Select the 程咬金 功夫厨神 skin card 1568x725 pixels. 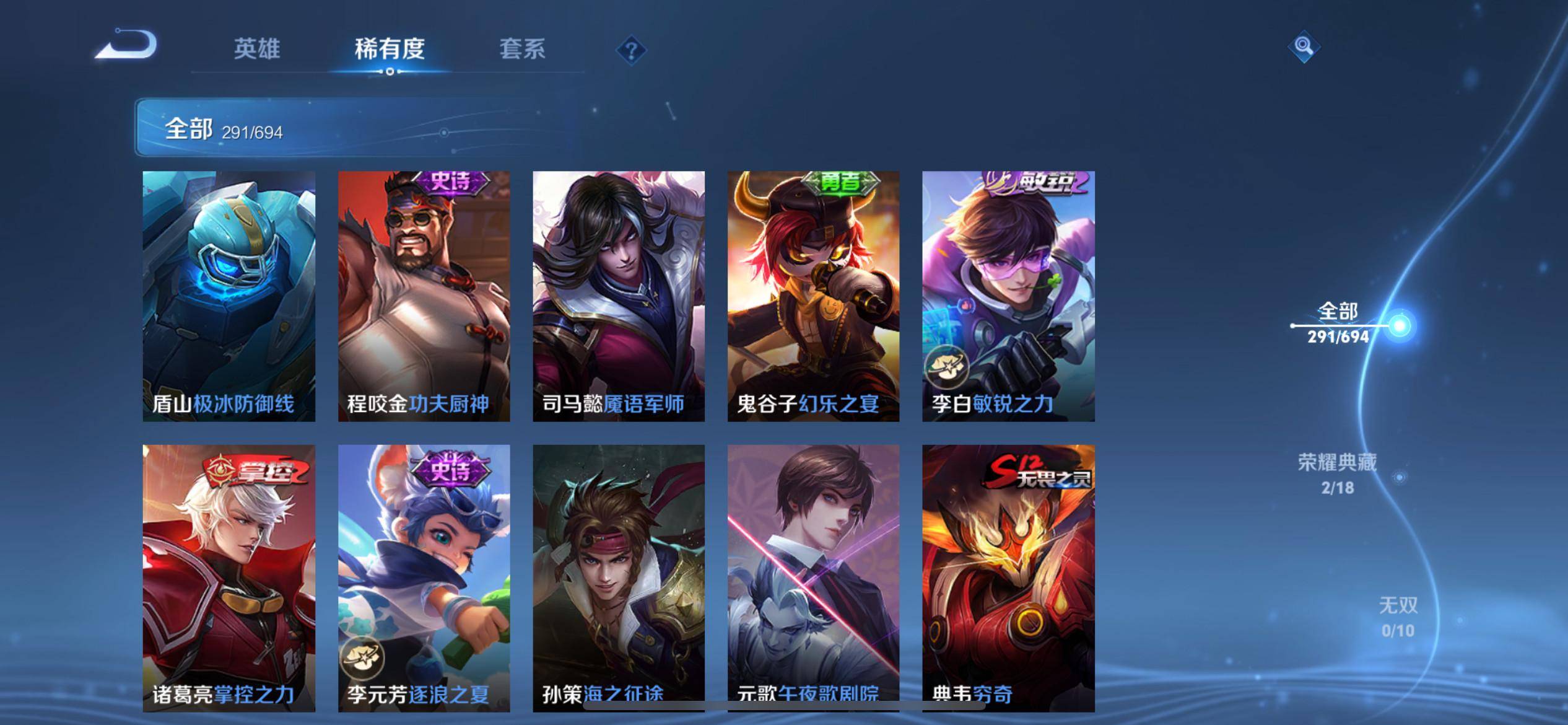[424, 296]
